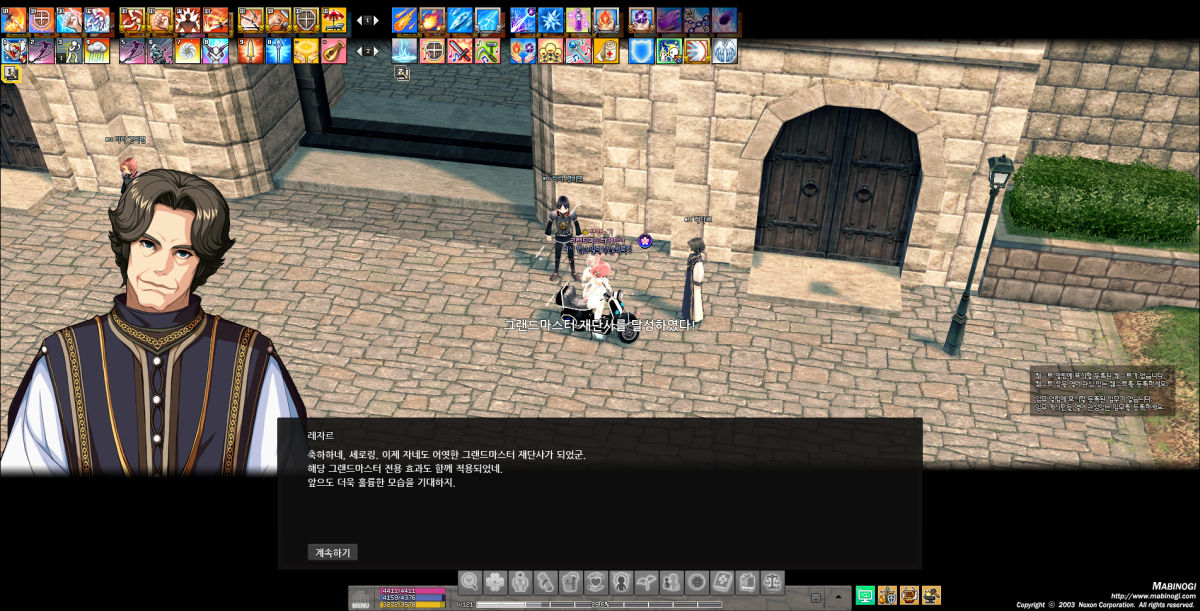Open the balance scales menu icon
The image size is (1200, 611).
772,582
